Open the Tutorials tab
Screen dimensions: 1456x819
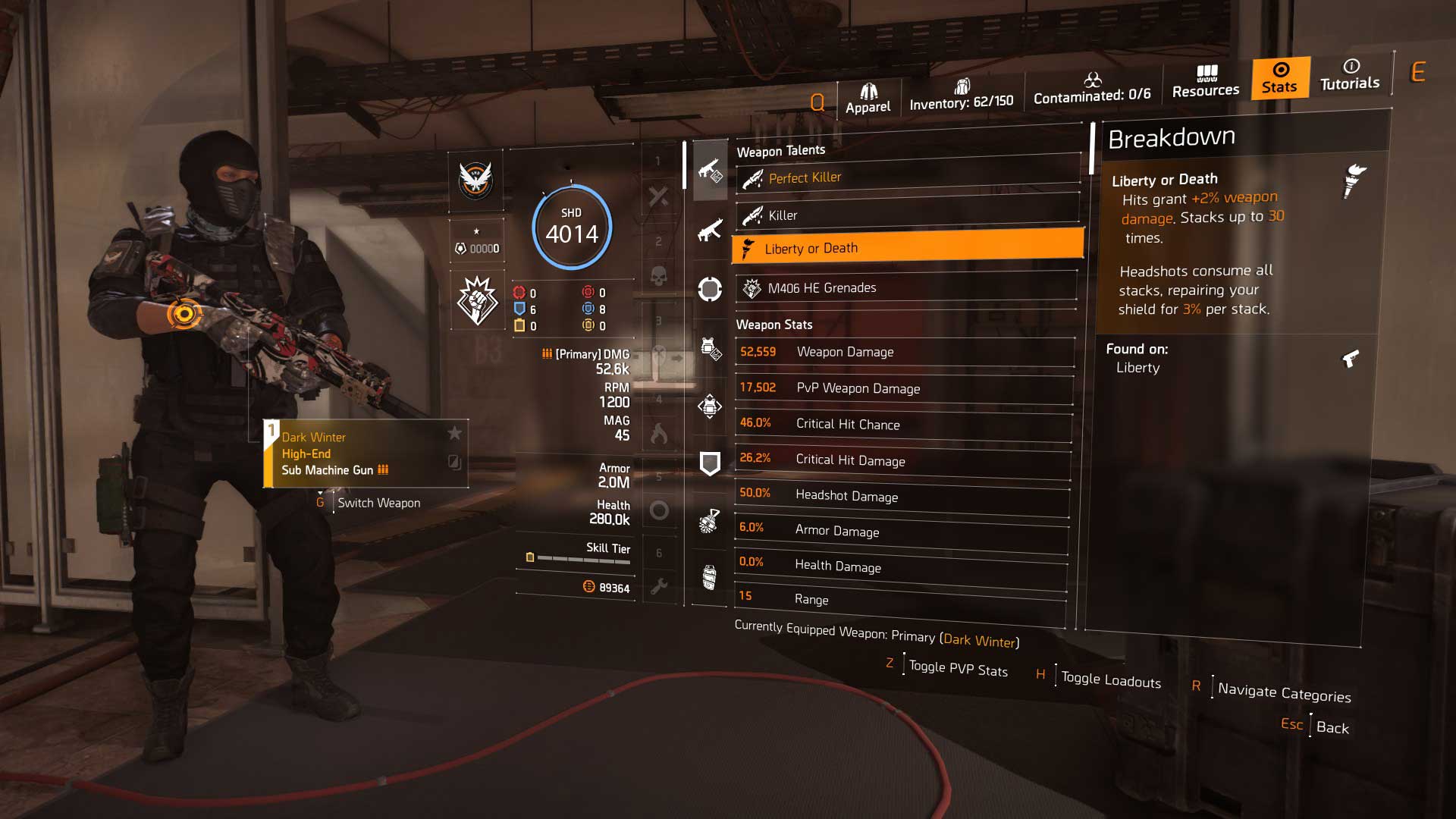click(1350, 78)
